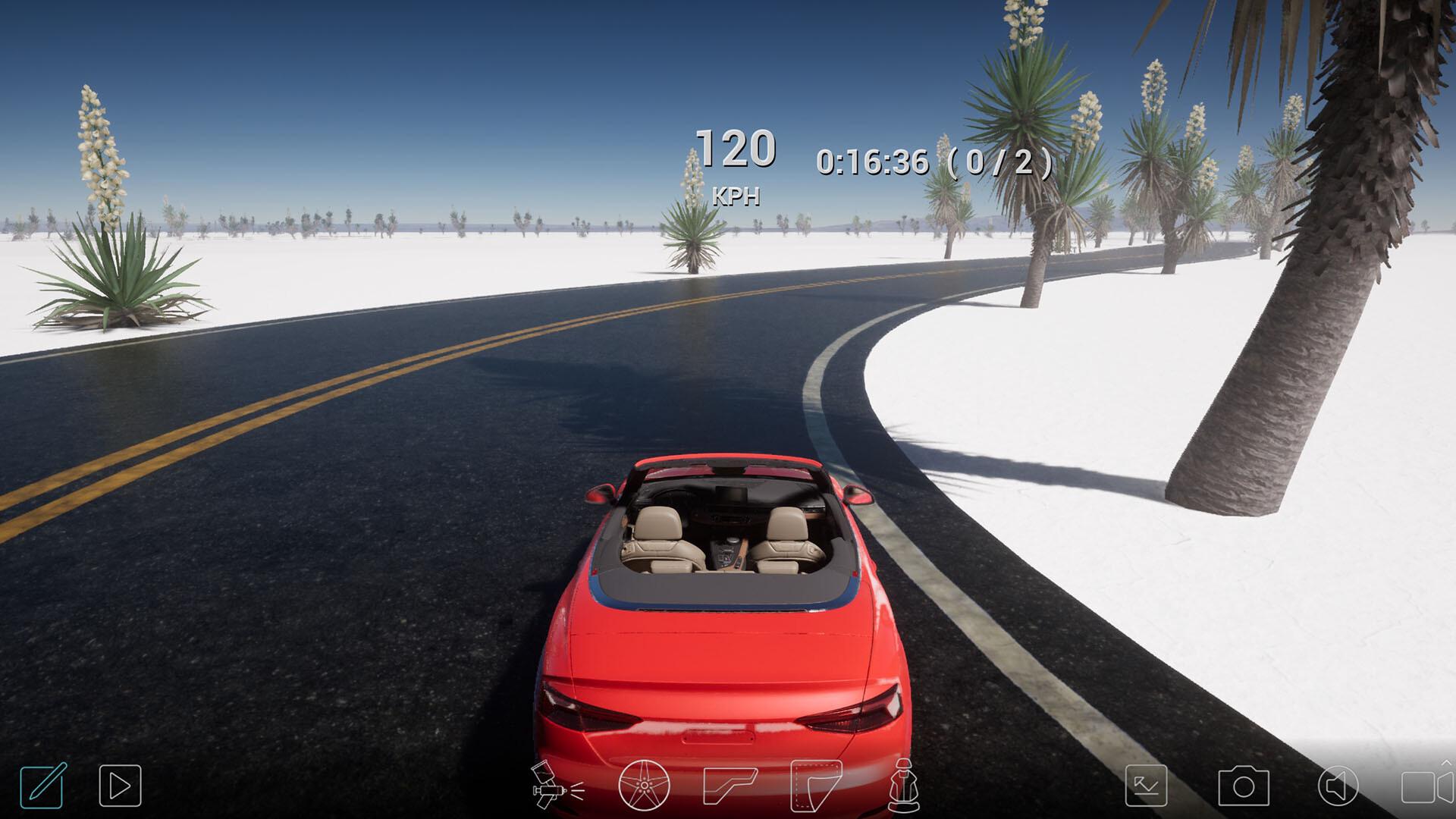Click the checkpoint counter (0/2)
The height and width of the screenshot is (819, 1456).
pyautogui.click(x=1001, y=162)
